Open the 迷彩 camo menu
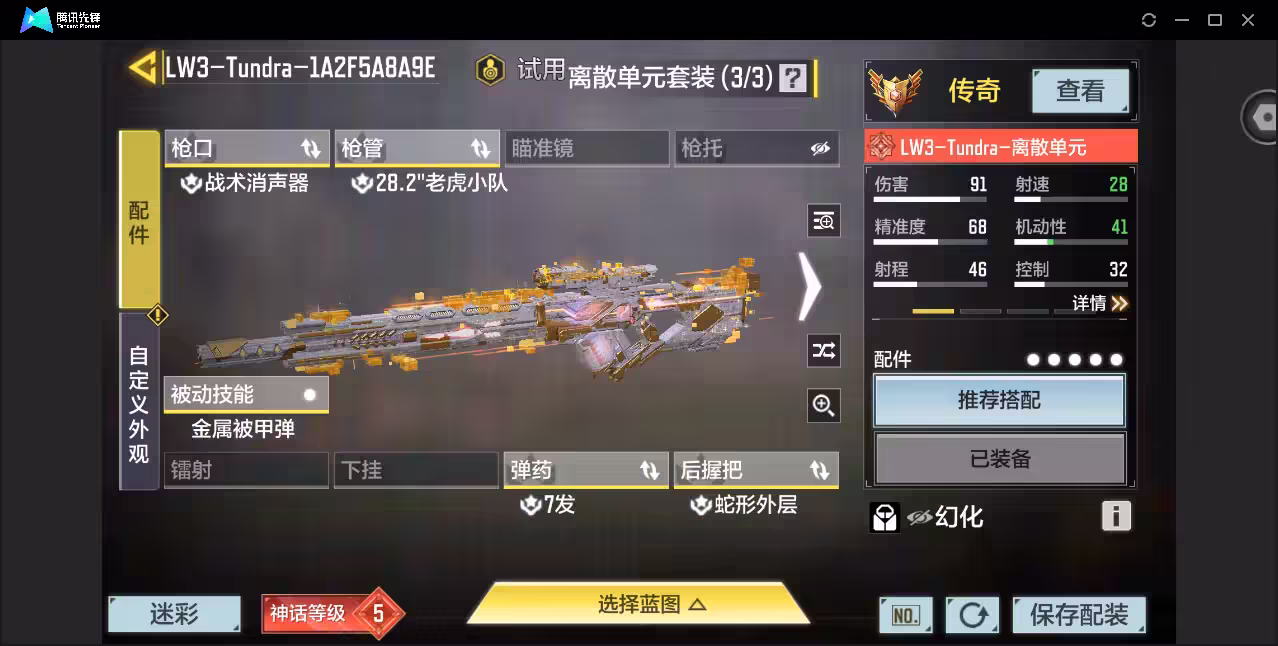Viewport: 1278px width, 646px height. click(x=174, y=614)
